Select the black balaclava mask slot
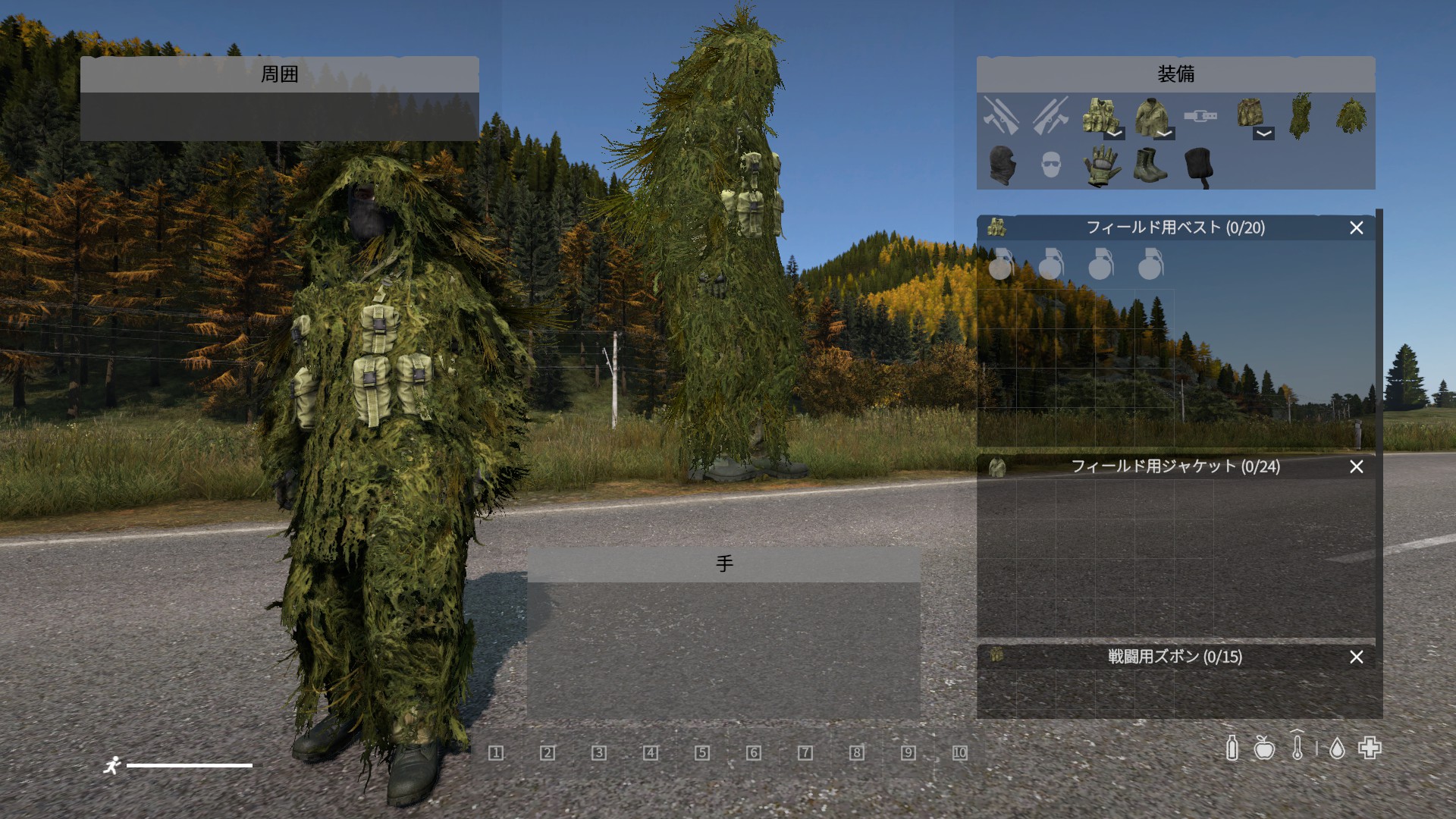 (x=1001, y=165)
